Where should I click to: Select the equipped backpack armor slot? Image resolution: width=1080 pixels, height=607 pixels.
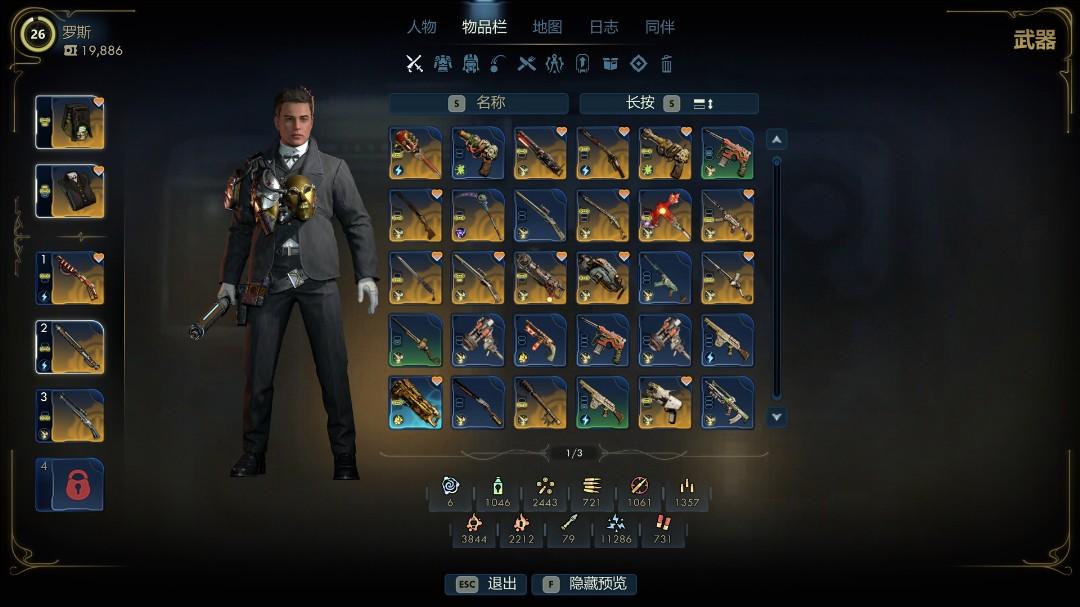click(70, 122)
